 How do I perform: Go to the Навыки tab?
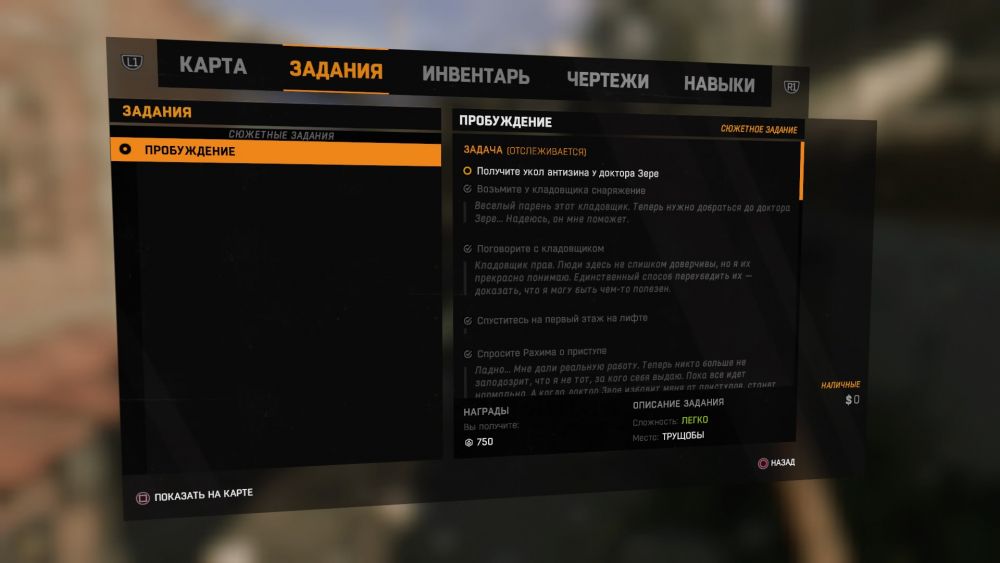(718, 85)
